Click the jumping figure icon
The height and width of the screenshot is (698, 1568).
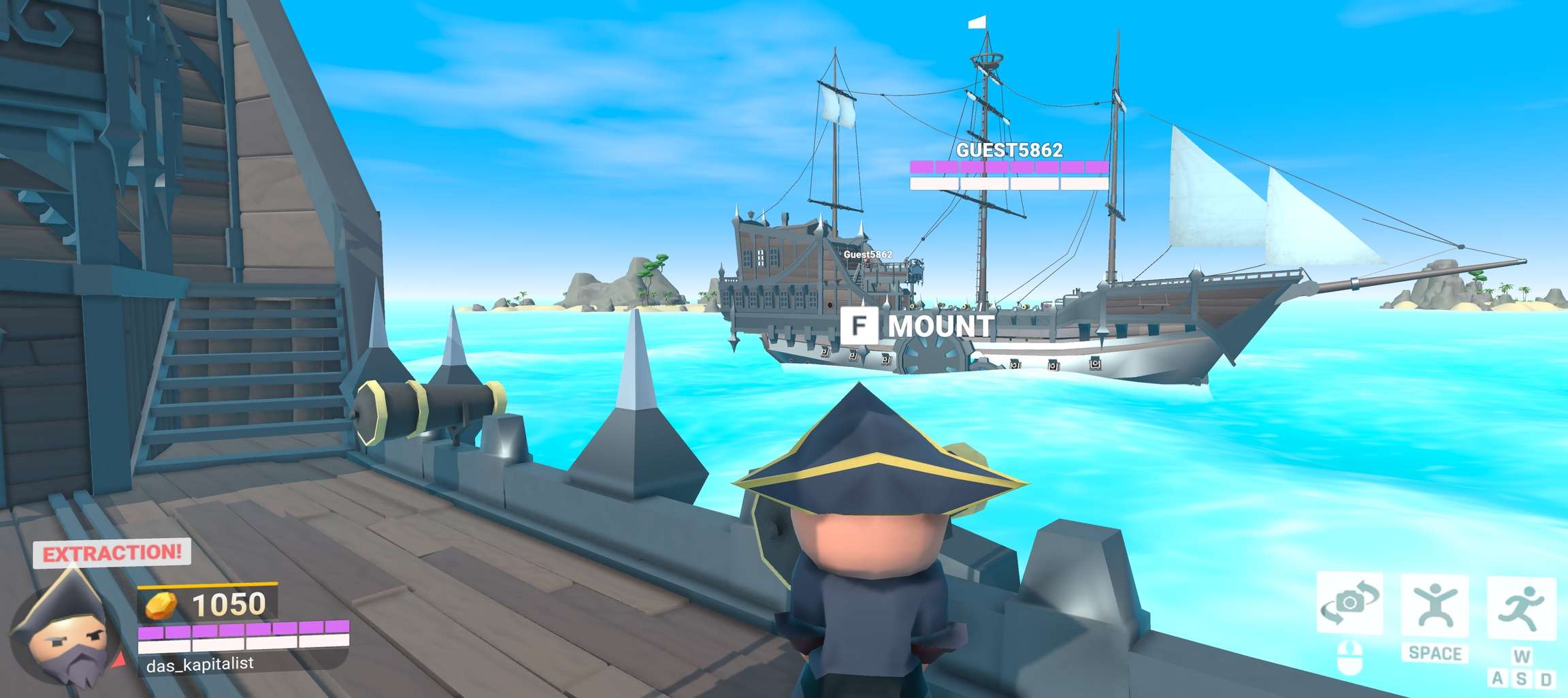tap(1435, 606)
